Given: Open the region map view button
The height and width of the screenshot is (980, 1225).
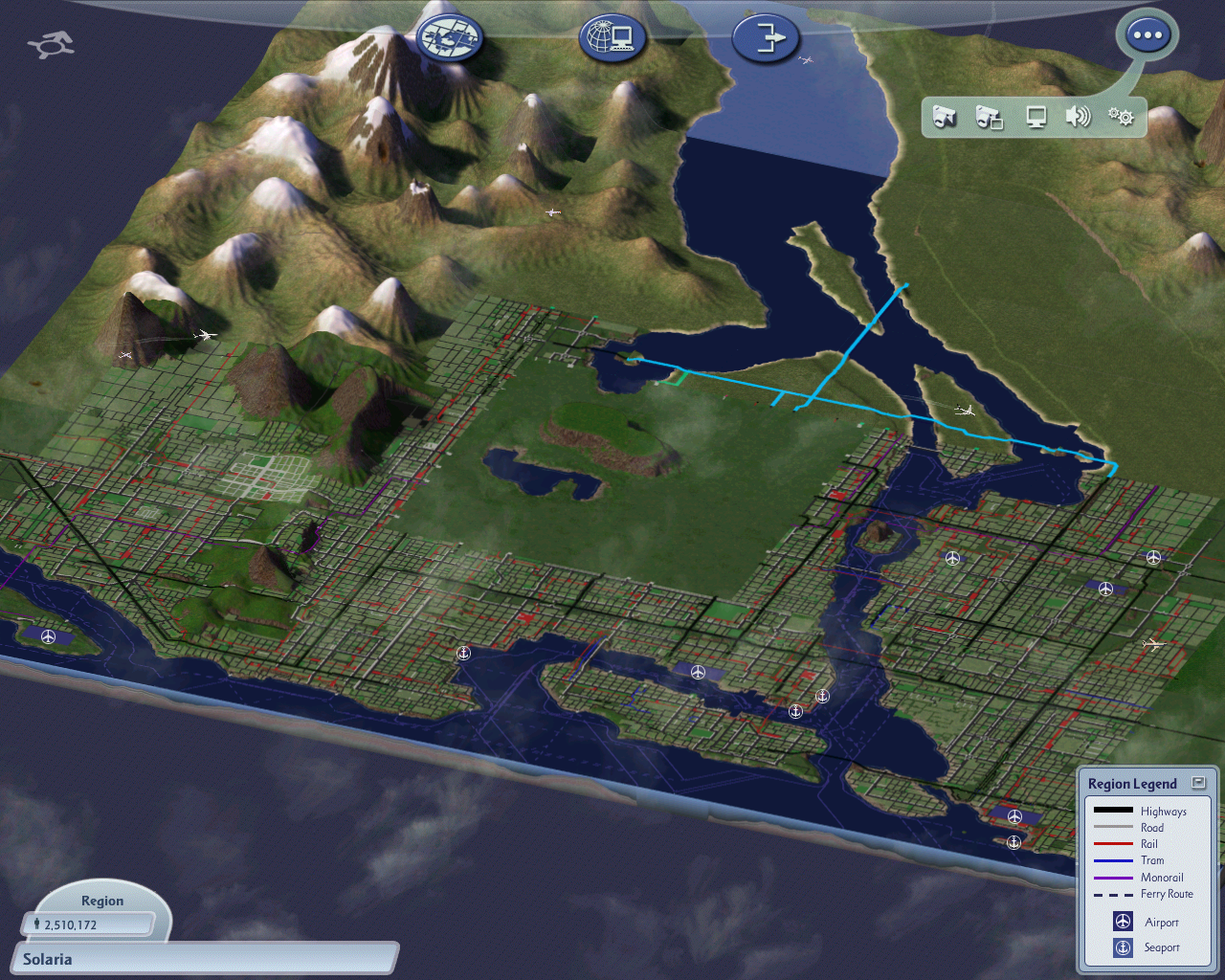Looking at the screenshot, I should (450, 38).
